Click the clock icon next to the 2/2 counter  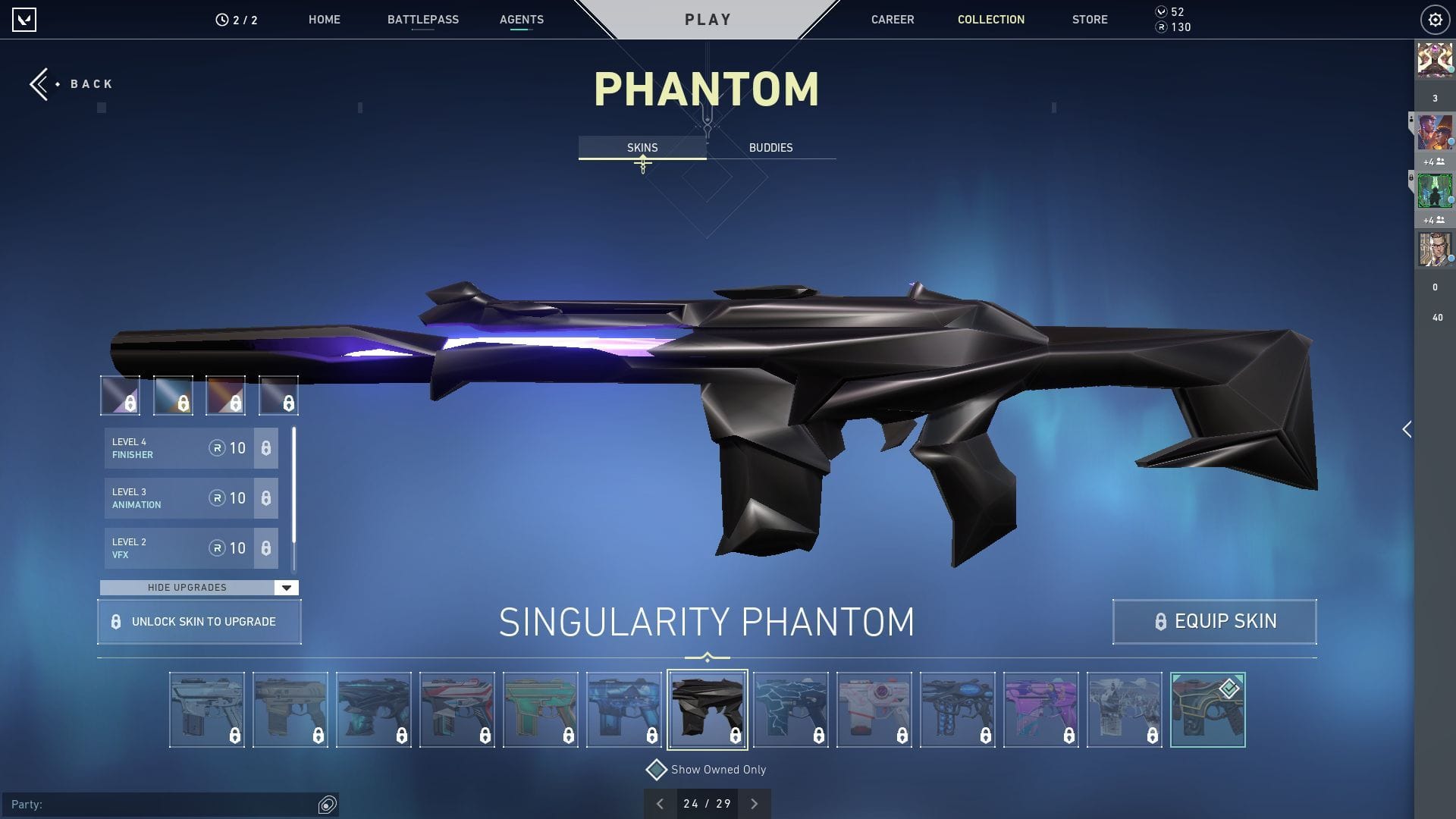pyautogui.click(x=220, y=20)
